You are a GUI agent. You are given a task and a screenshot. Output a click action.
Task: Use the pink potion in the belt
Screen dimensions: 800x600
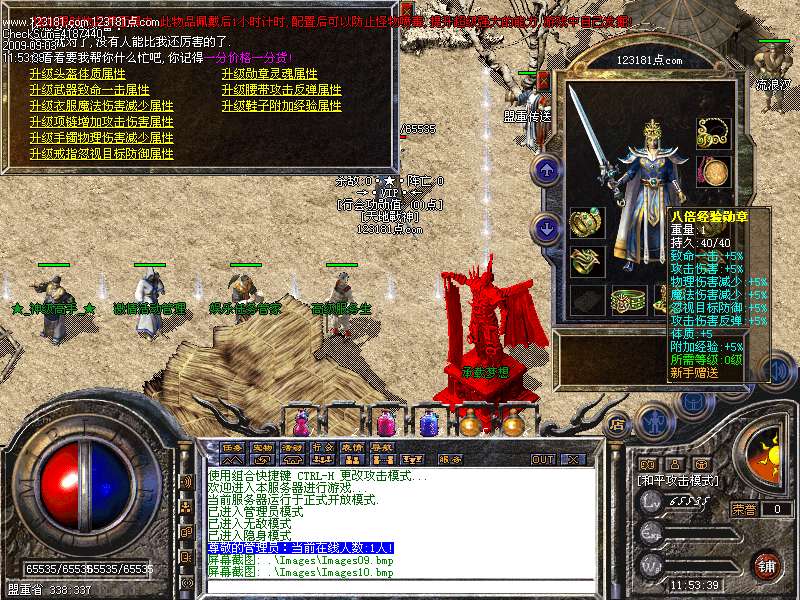click(384, 422)
